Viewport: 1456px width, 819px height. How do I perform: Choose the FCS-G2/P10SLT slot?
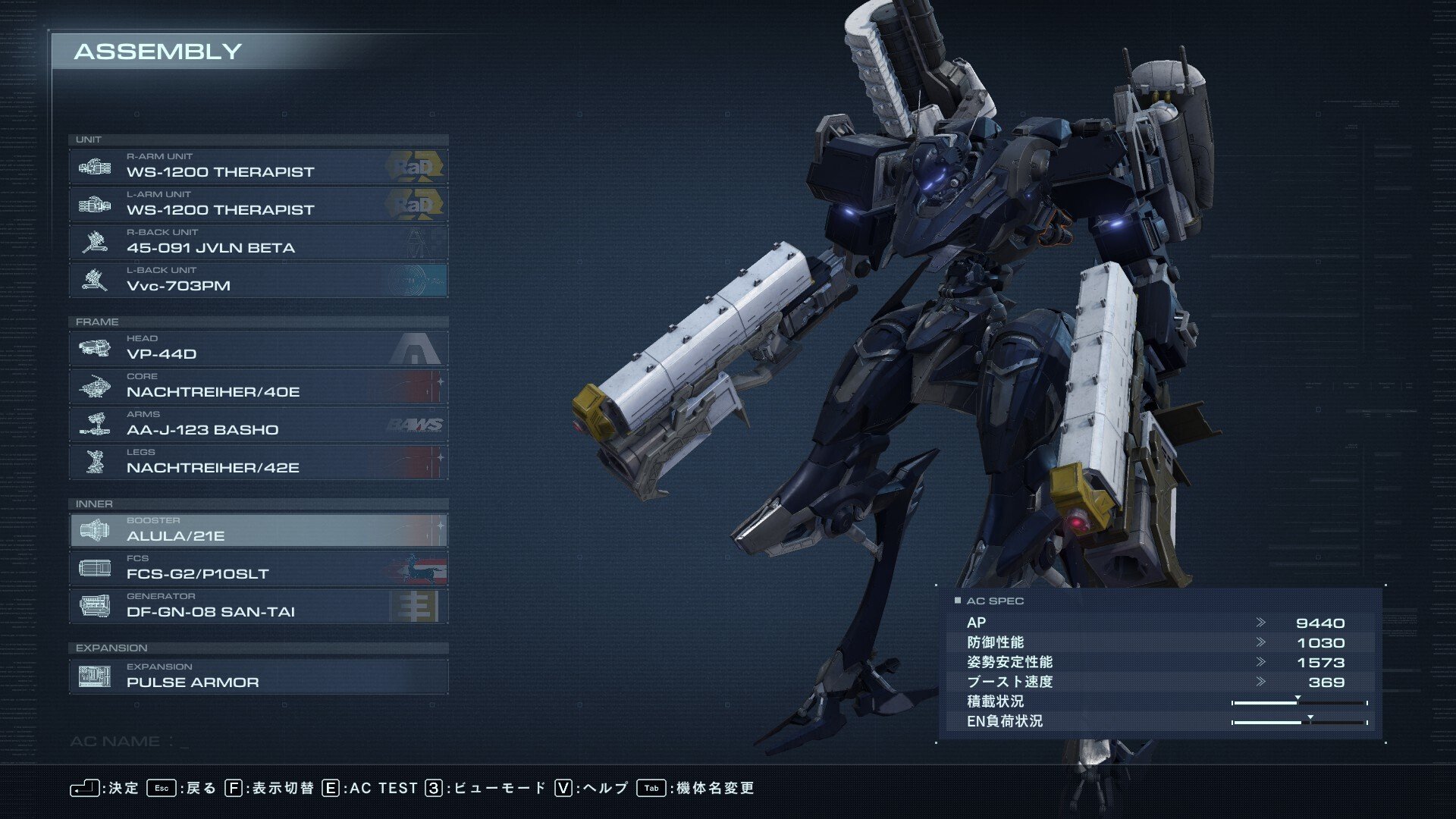(x=258, y=568)
